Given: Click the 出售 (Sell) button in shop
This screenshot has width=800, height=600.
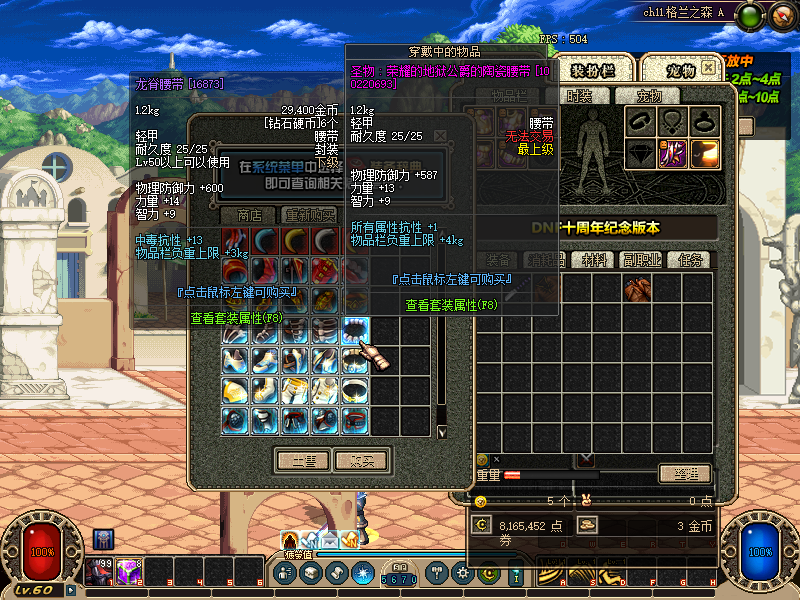Looking at the screenshot, I should pyautogui.click(x=303, y=461).
